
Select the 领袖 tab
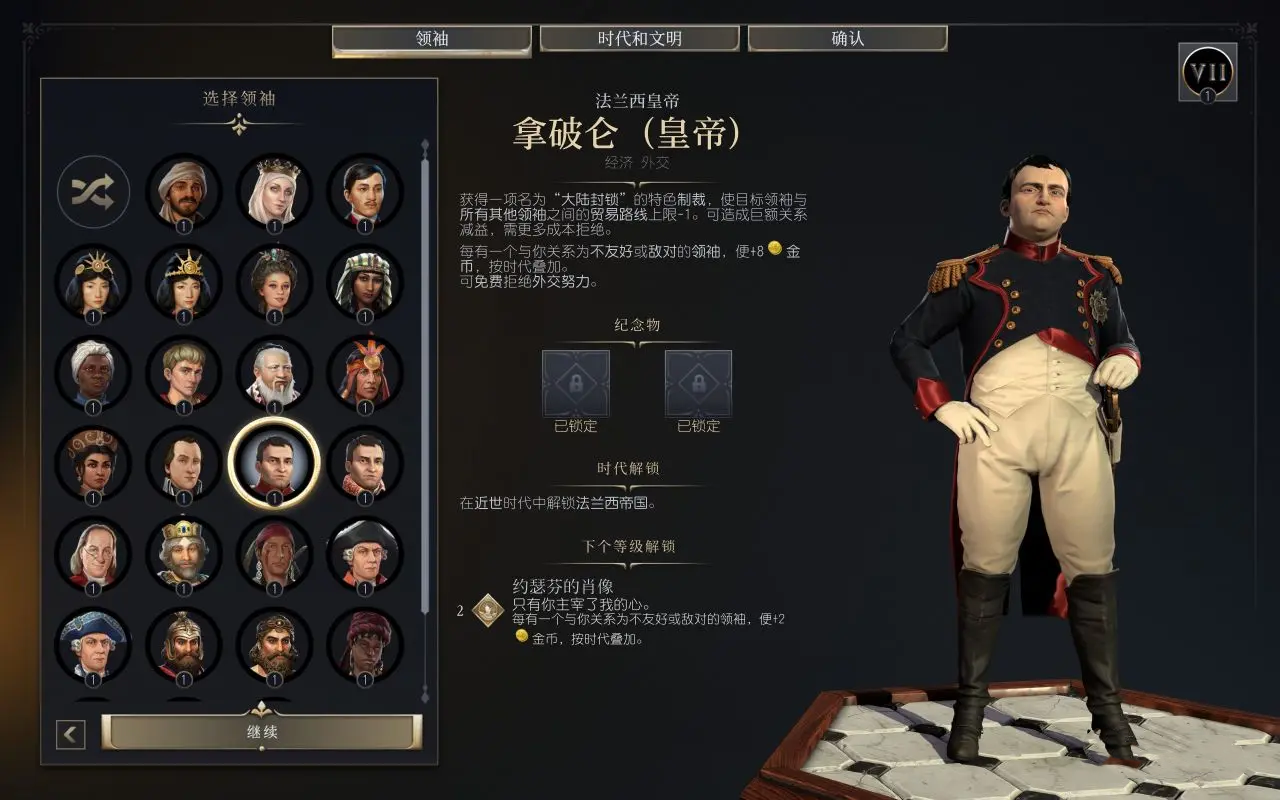coord(431,39)
